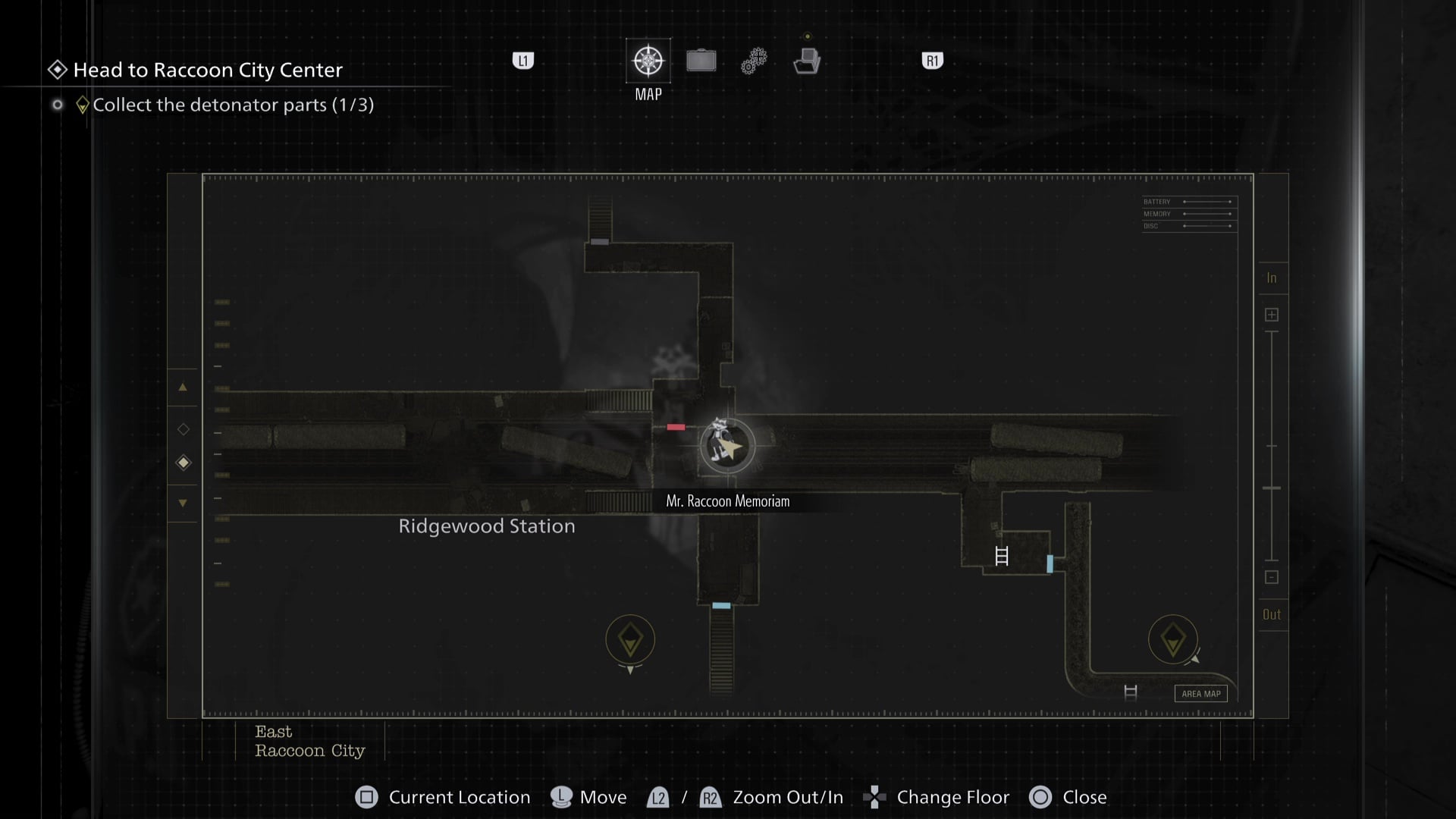Click the zoom In plus button

[x=1272, y=315]
